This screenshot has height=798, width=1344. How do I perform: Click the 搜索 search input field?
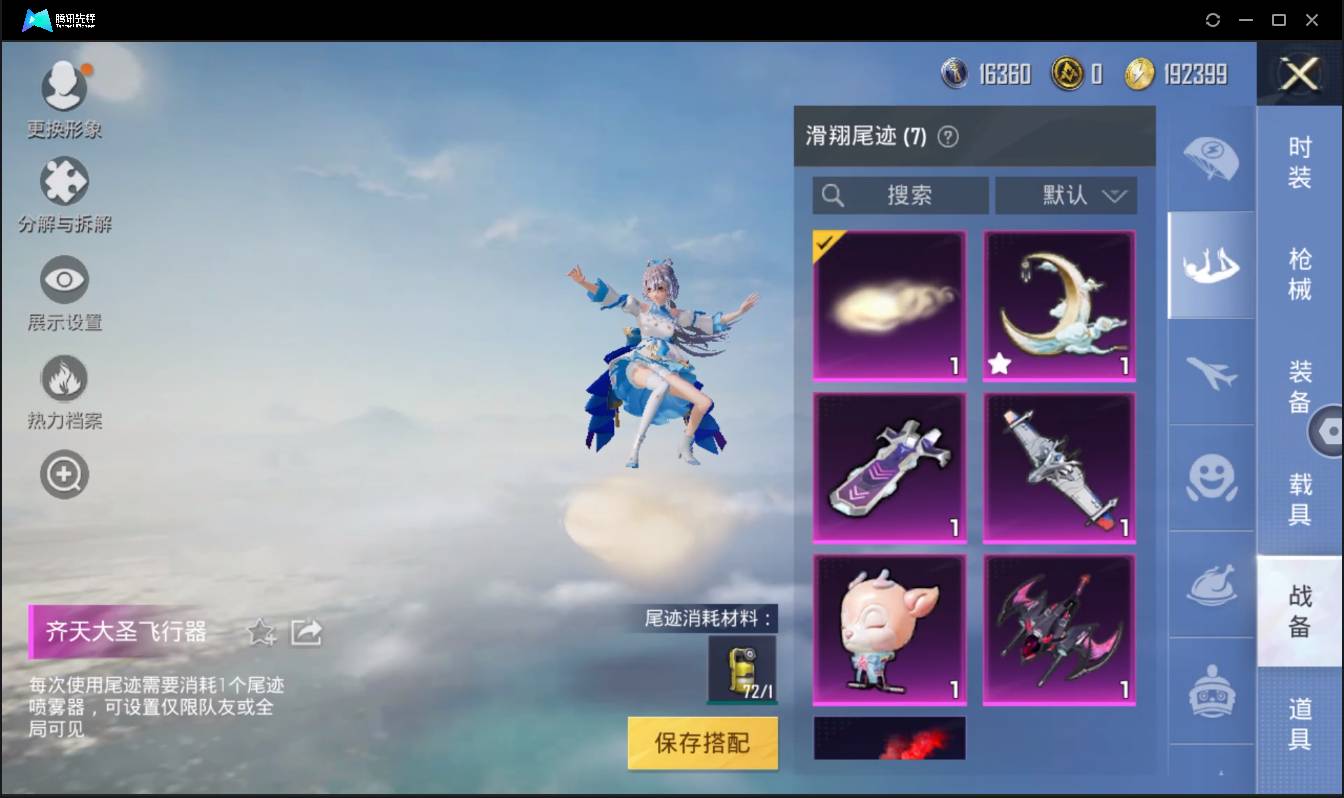[899, 195]
